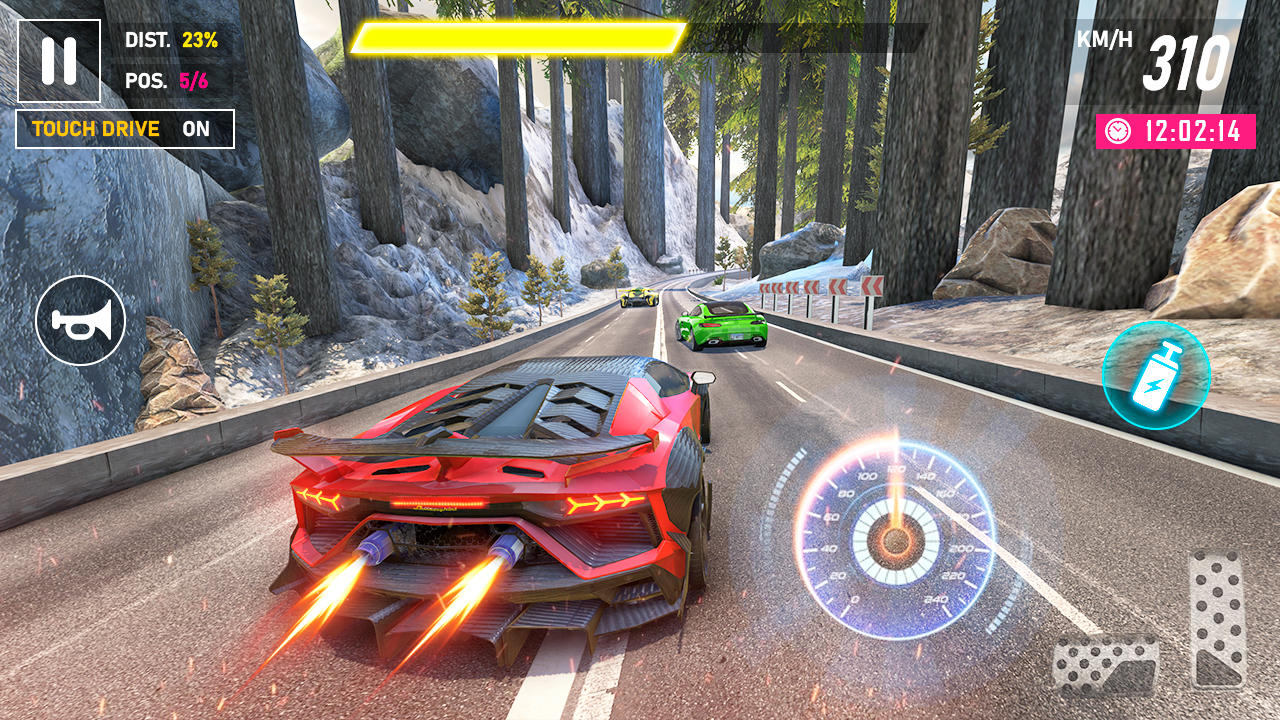Tap the brake pedal

pyautogui.click(x=1105, y=664)
